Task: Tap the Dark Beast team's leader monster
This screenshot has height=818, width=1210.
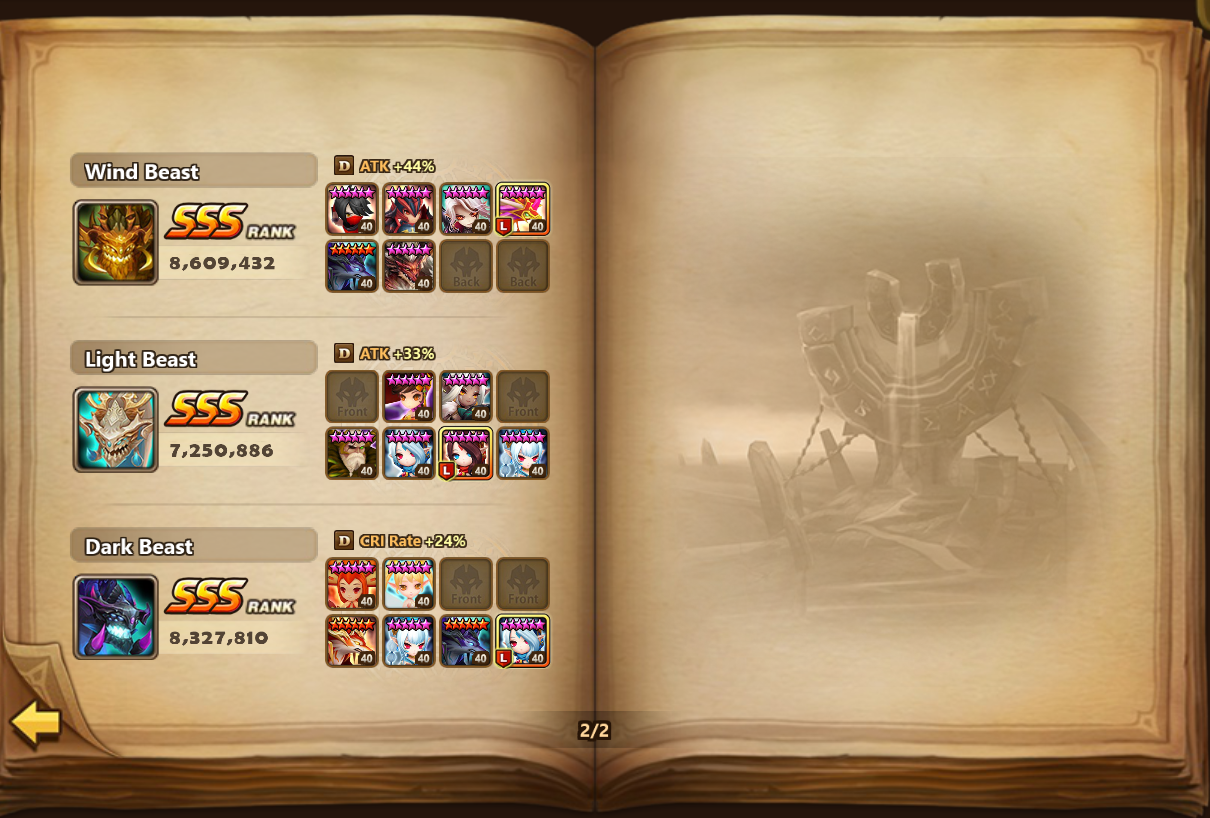Action: 523,640
